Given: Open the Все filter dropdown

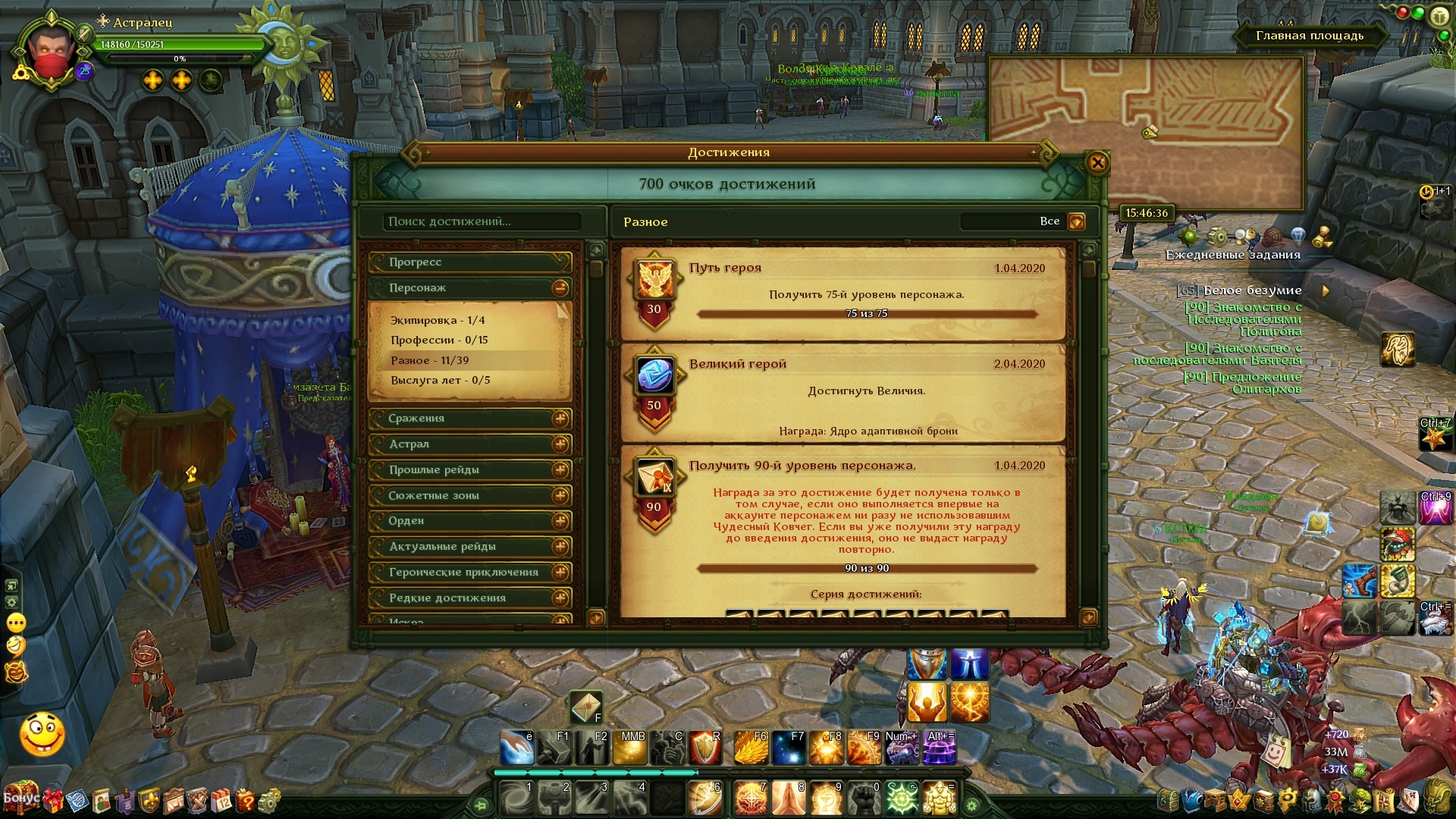Looking at the screenshot, I should (x=1076, y=221).
